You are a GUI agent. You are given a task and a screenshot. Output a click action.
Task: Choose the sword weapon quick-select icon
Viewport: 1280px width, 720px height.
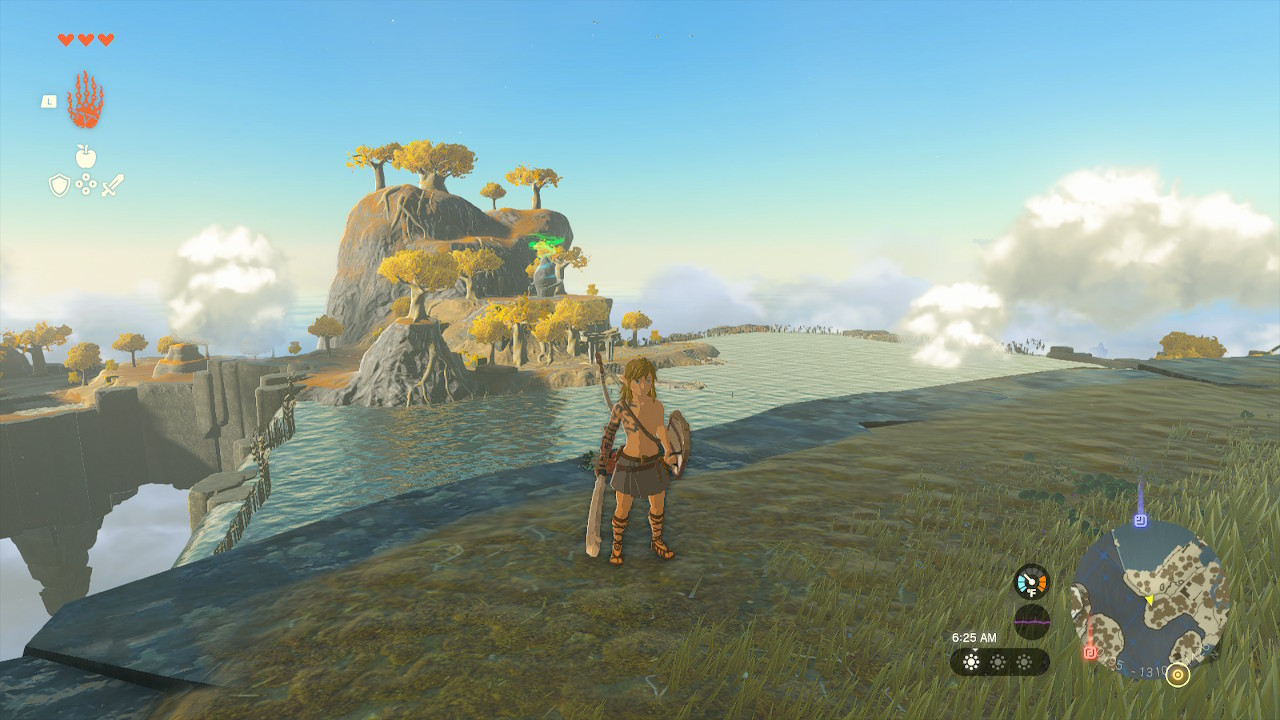[112, 185]
